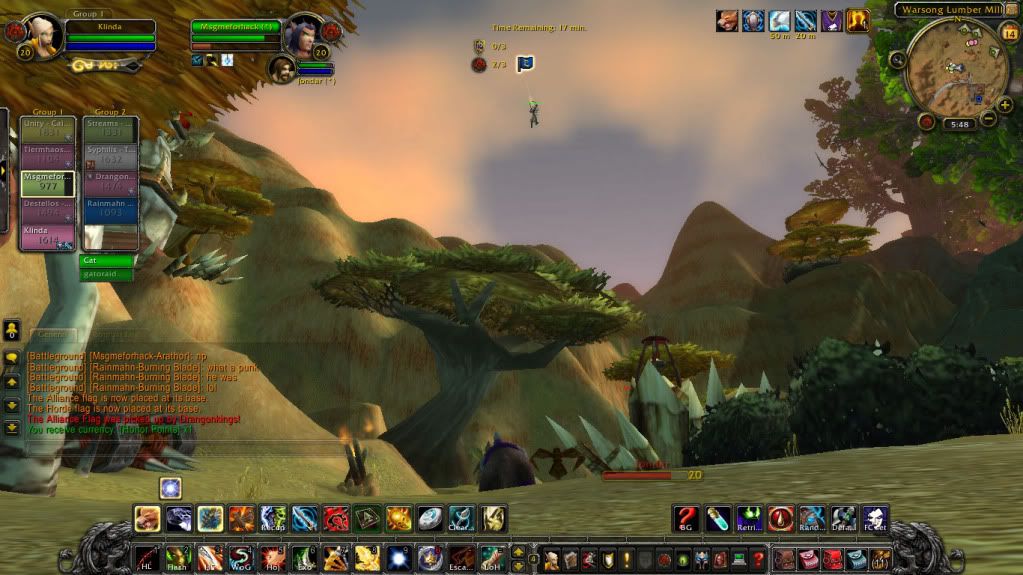Cast the WoG ability
Image resolution: width=1023 pixels, height=575 pixels.
coord(240,558)
